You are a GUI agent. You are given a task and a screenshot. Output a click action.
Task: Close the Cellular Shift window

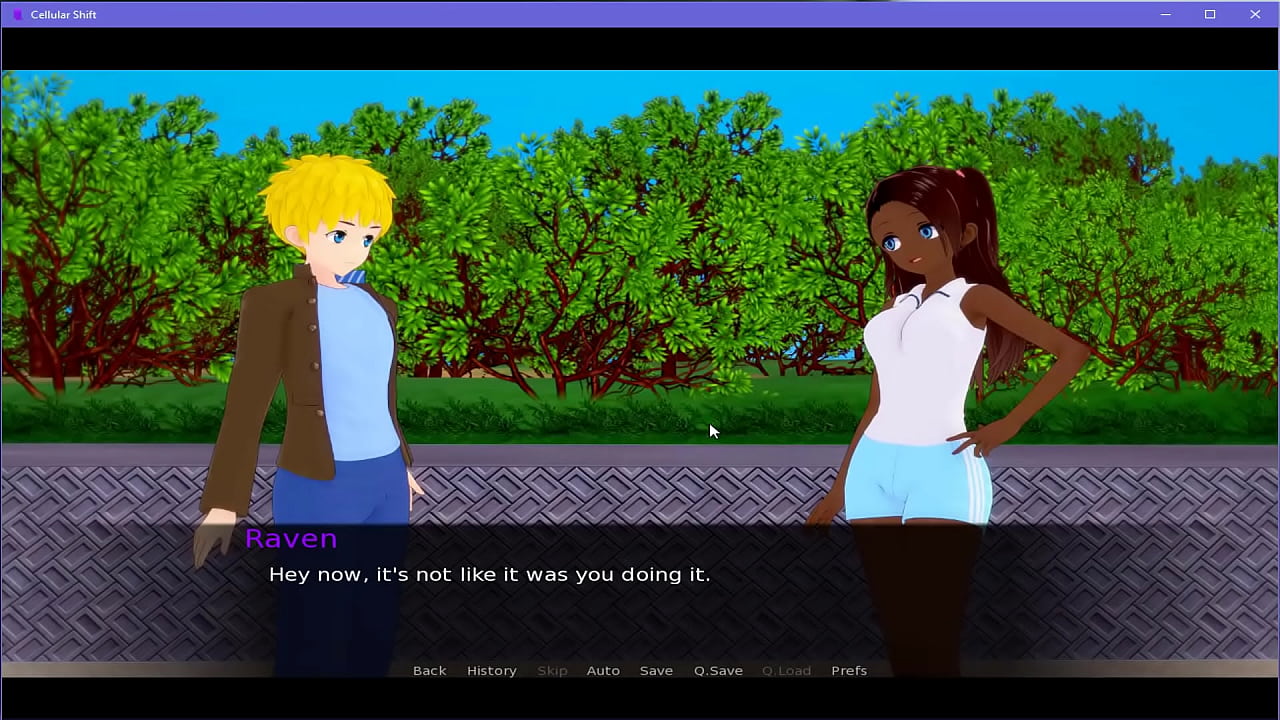click(1255, 14)
